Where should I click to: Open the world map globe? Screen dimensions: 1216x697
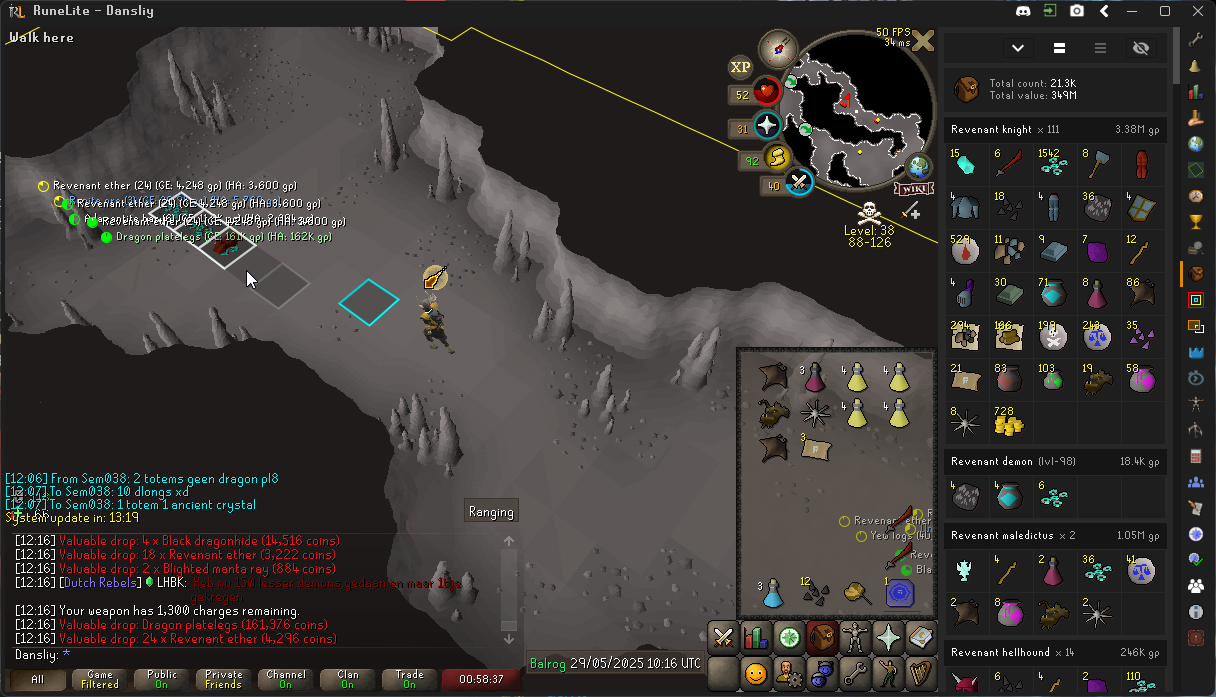(917, 166)
